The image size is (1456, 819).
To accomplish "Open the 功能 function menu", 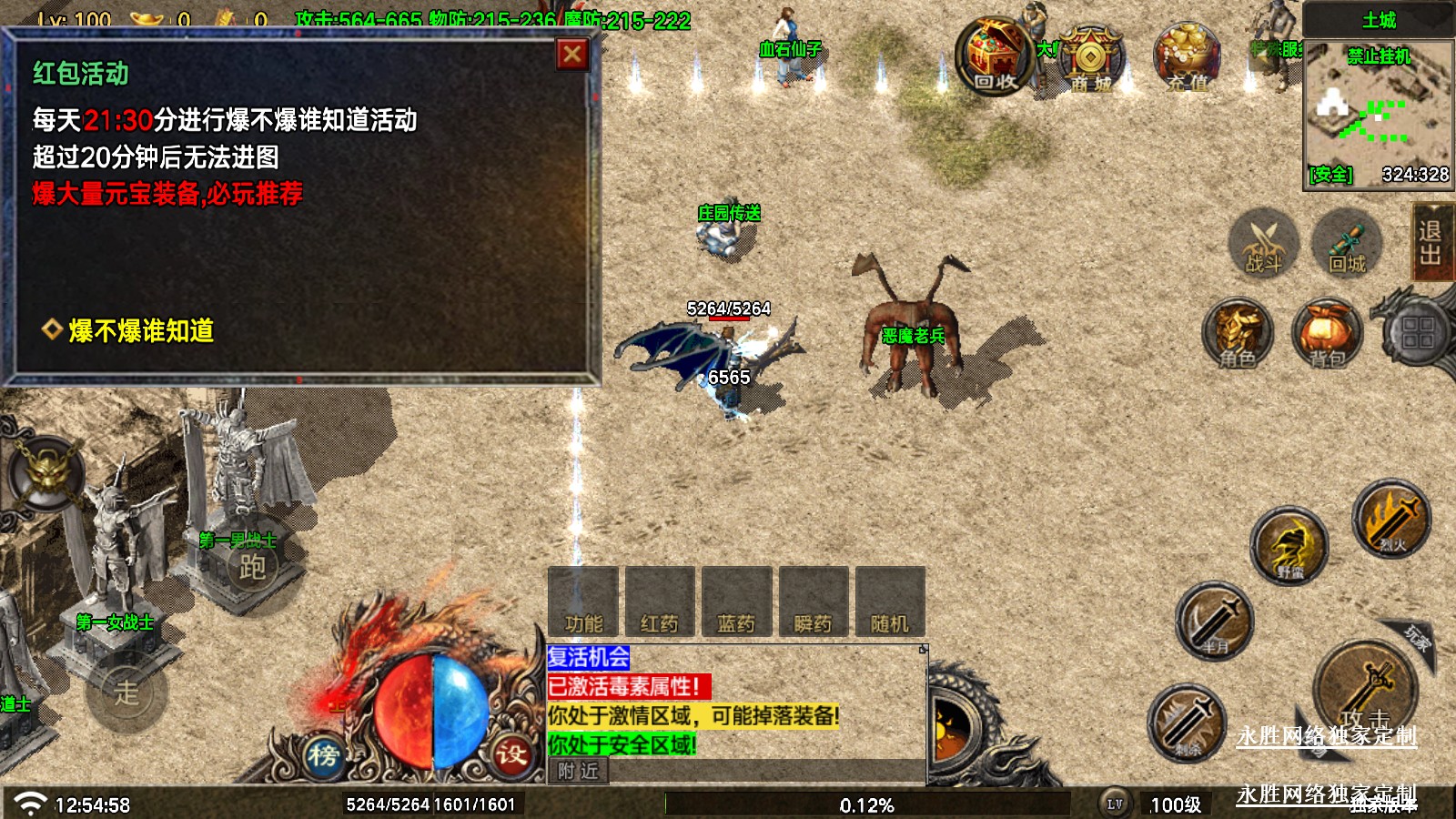I will tap(583, 602).
